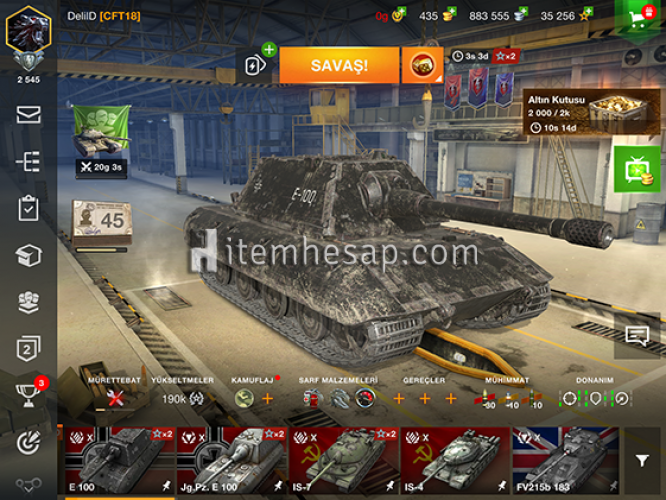Start battle with the SAVAŞ! button
This screenshot has height=500, width=666.
(339, 65)
